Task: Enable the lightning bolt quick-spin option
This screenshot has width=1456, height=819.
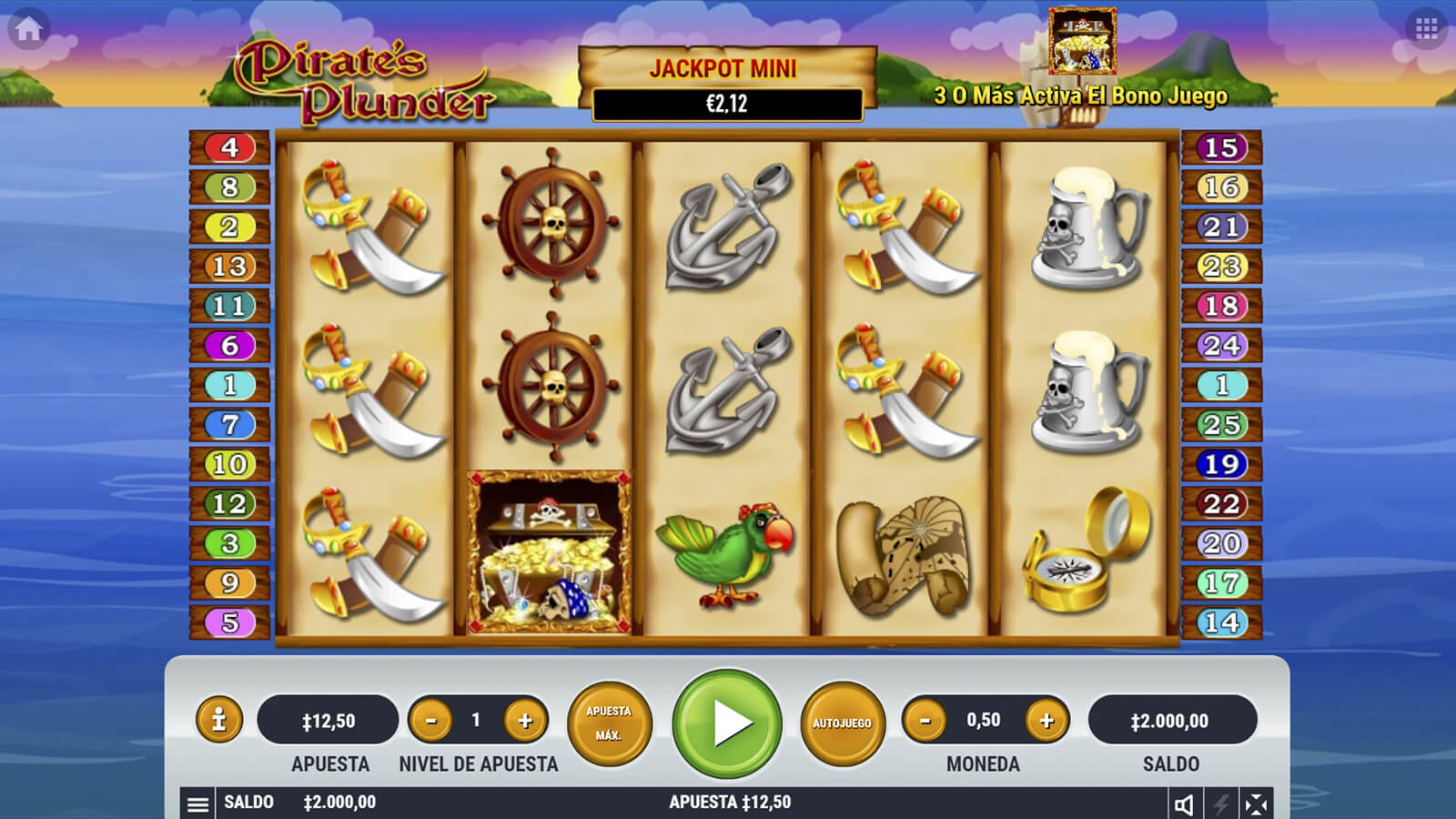Action: tap(1221, 804)
